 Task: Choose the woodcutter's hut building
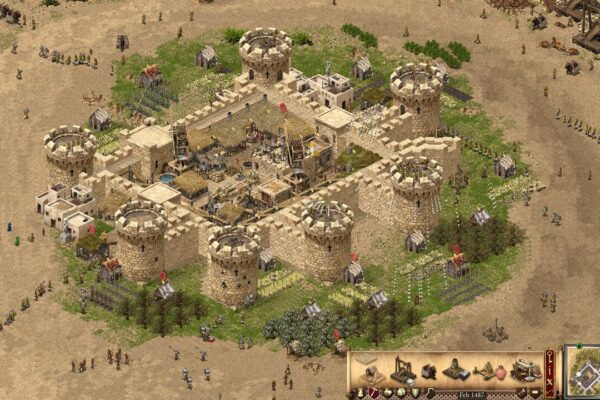[374, 373]
